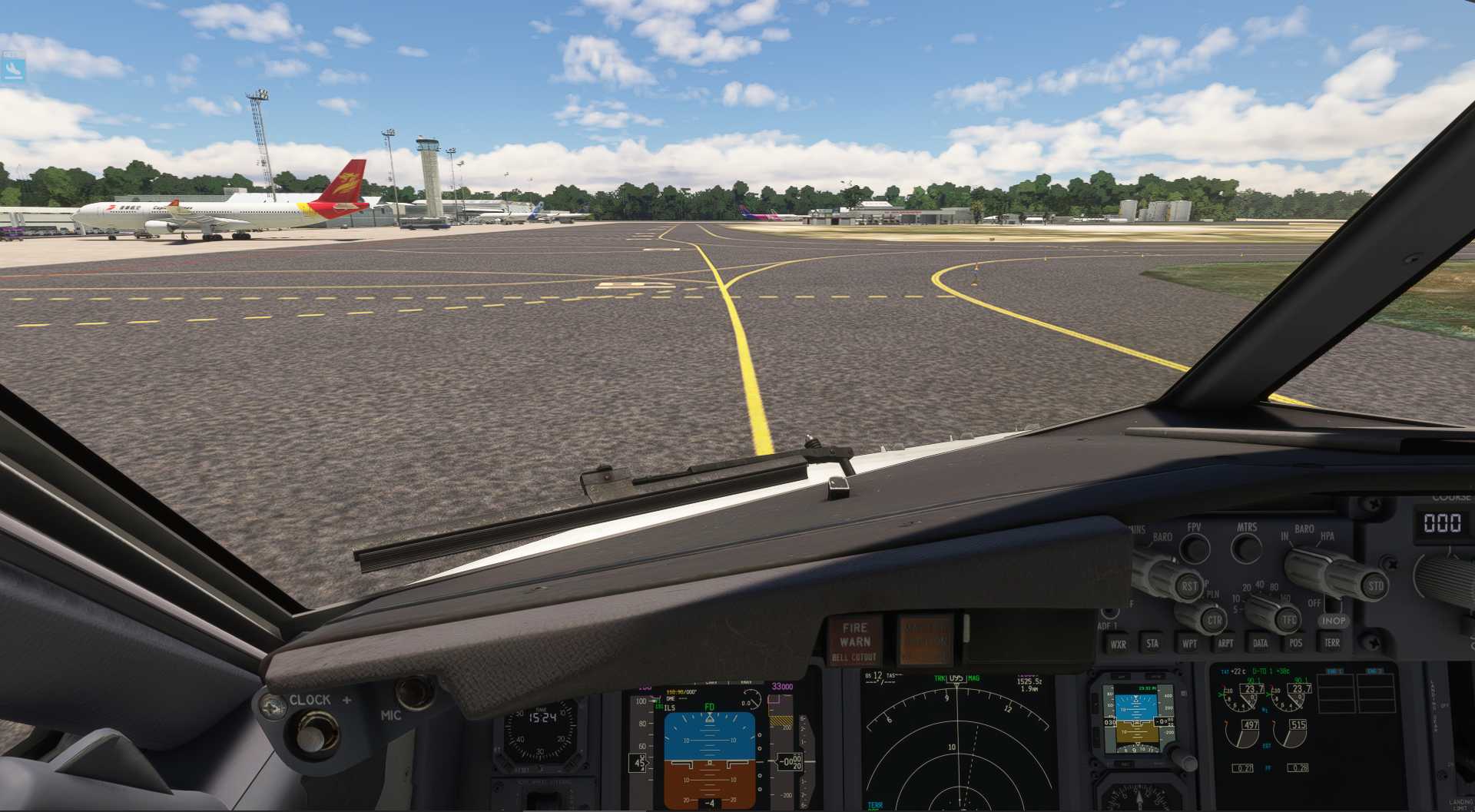Toggle the DATA map button

pyautogui.click(x=1260, y=643)
